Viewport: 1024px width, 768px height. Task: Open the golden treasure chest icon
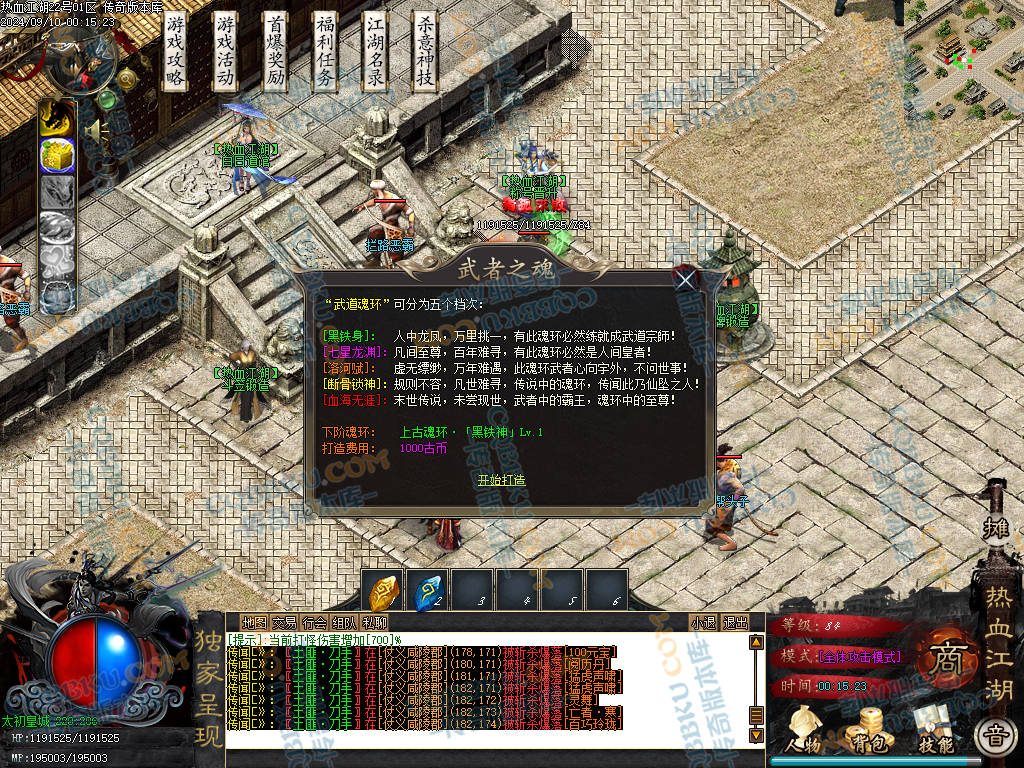57,155
